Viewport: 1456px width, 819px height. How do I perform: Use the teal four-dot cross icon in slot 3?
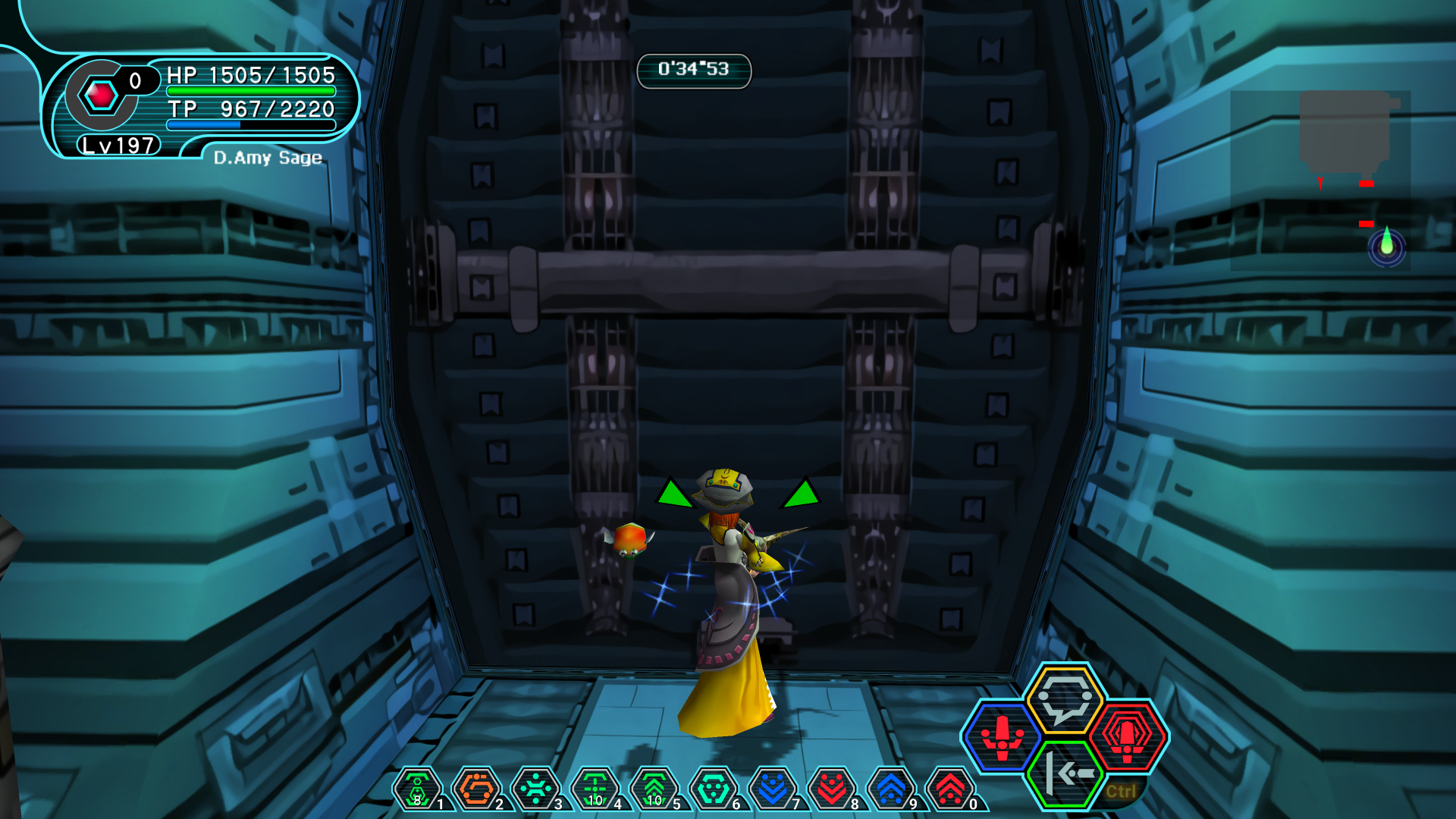tap(536, 789)
